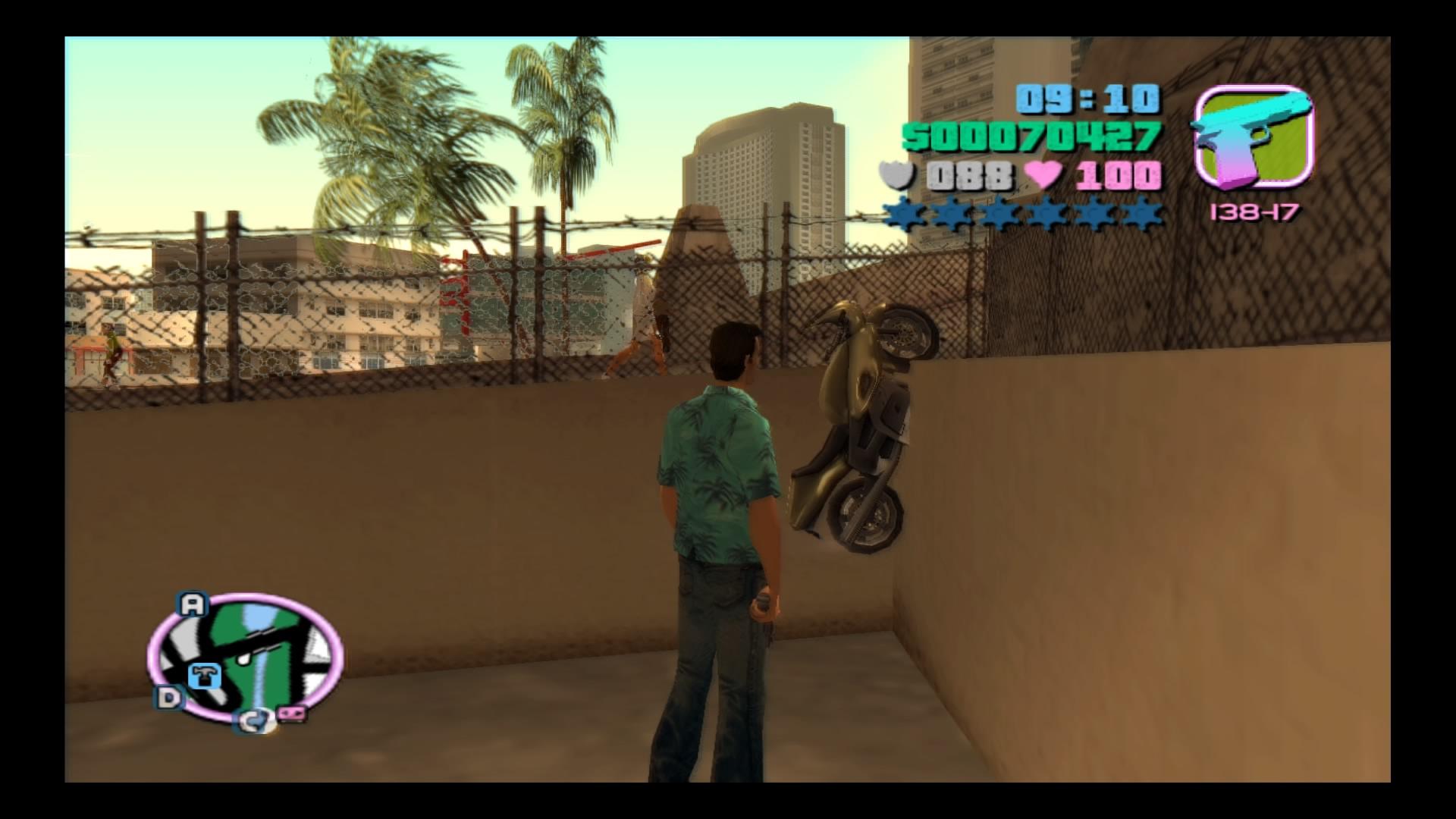Select the pink cassette save-point blip

(292, 714)
